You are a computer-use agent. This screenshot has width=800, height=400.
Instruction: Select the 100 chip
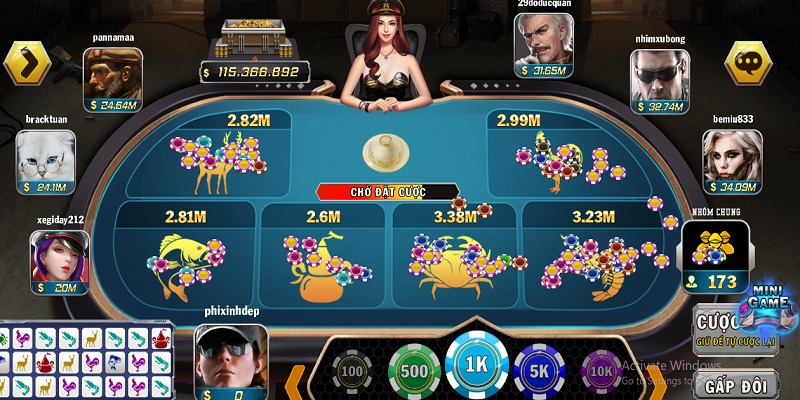click(351, 372)
